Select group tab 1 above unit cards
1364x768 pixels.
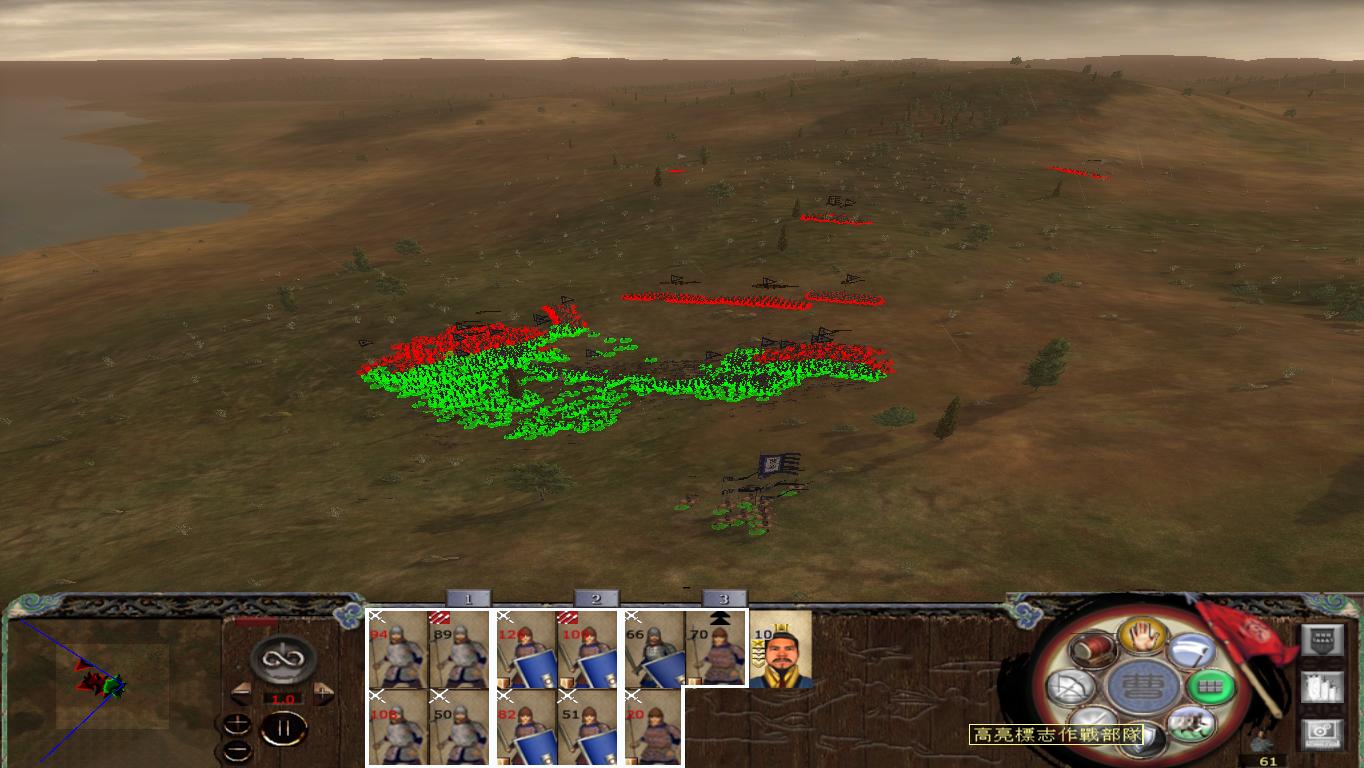pos(467,598)
